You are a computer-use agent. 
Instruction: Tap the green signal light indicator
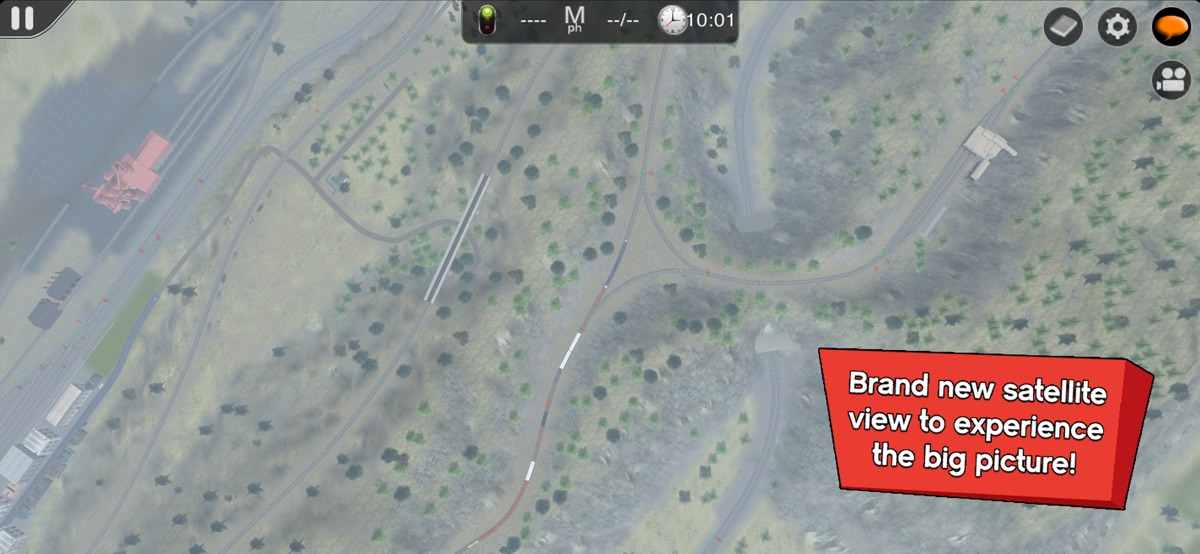click(488, 20)
